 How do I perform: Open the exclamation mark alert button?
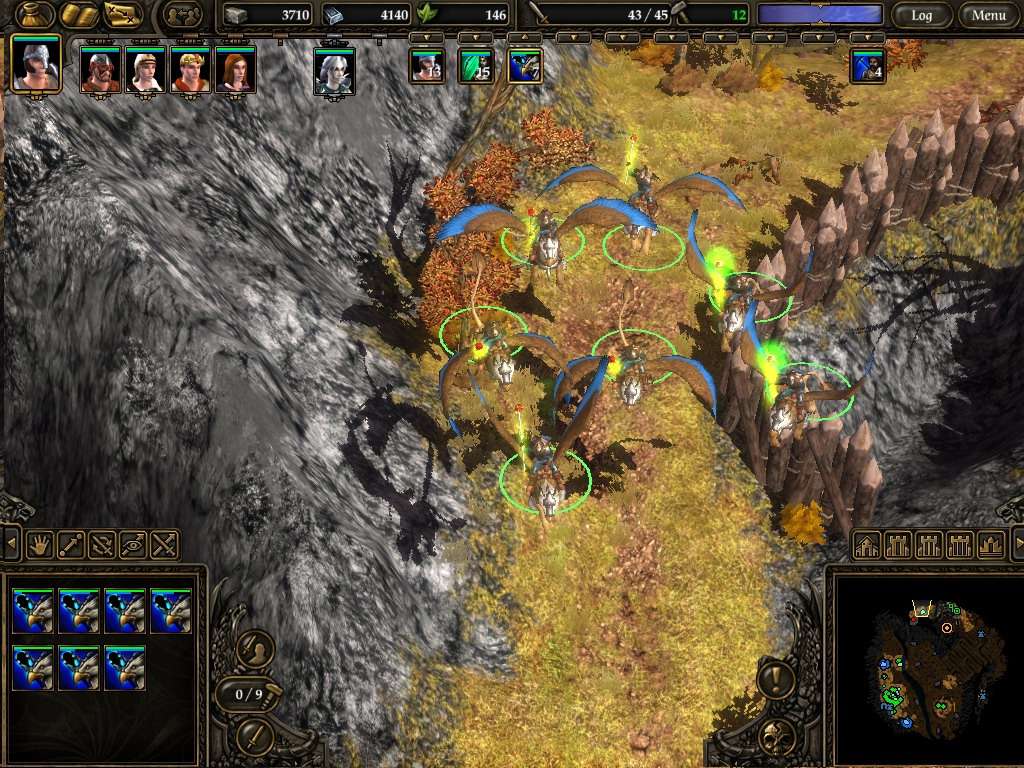click(776, 680)
